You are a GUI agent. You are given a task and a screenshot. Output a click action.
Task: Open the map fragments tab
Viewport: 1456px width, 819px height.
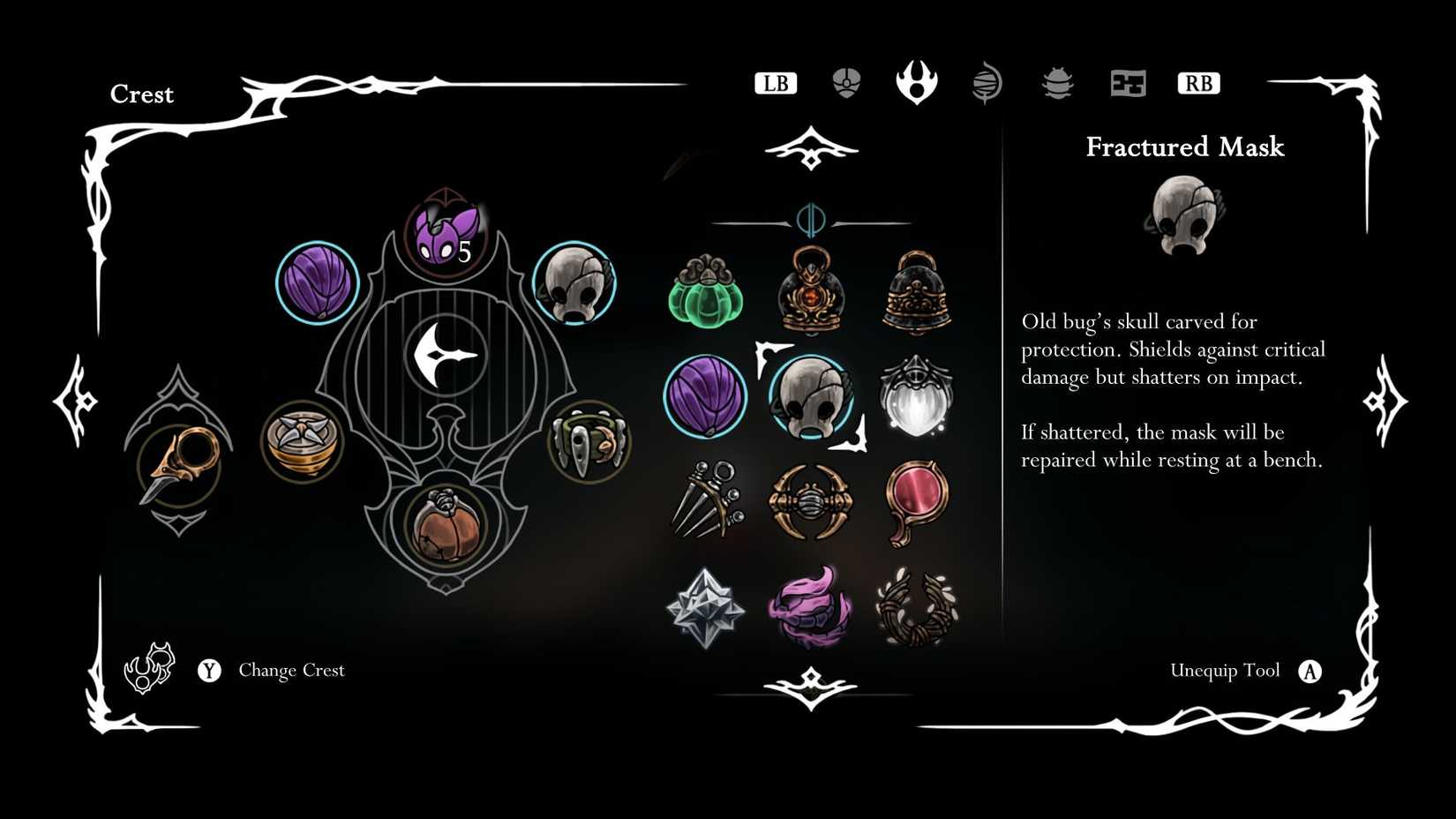coord(1127,84)
